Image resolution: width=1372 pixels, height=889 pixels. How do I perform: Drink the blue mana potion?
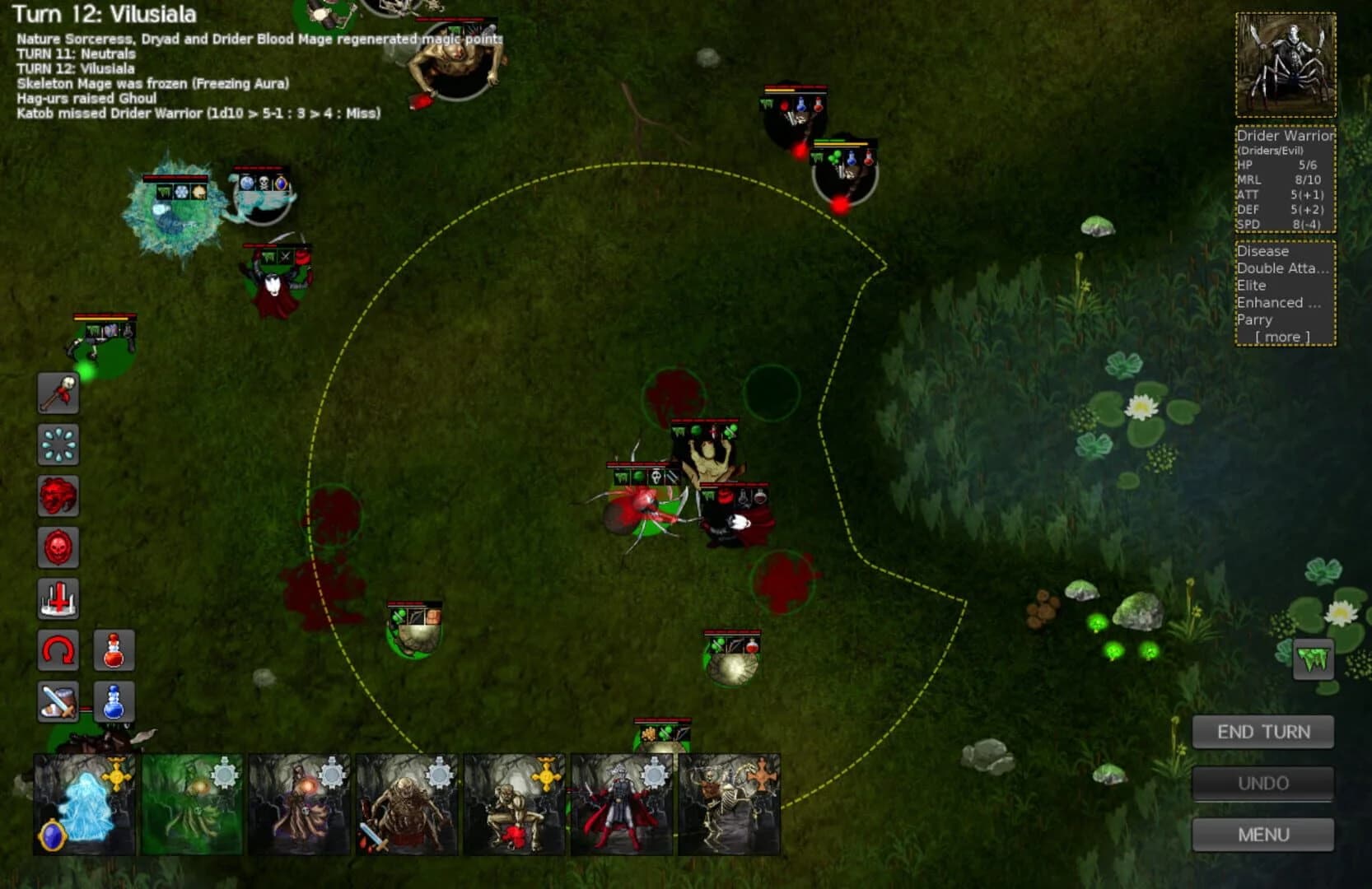click(113, 701)
